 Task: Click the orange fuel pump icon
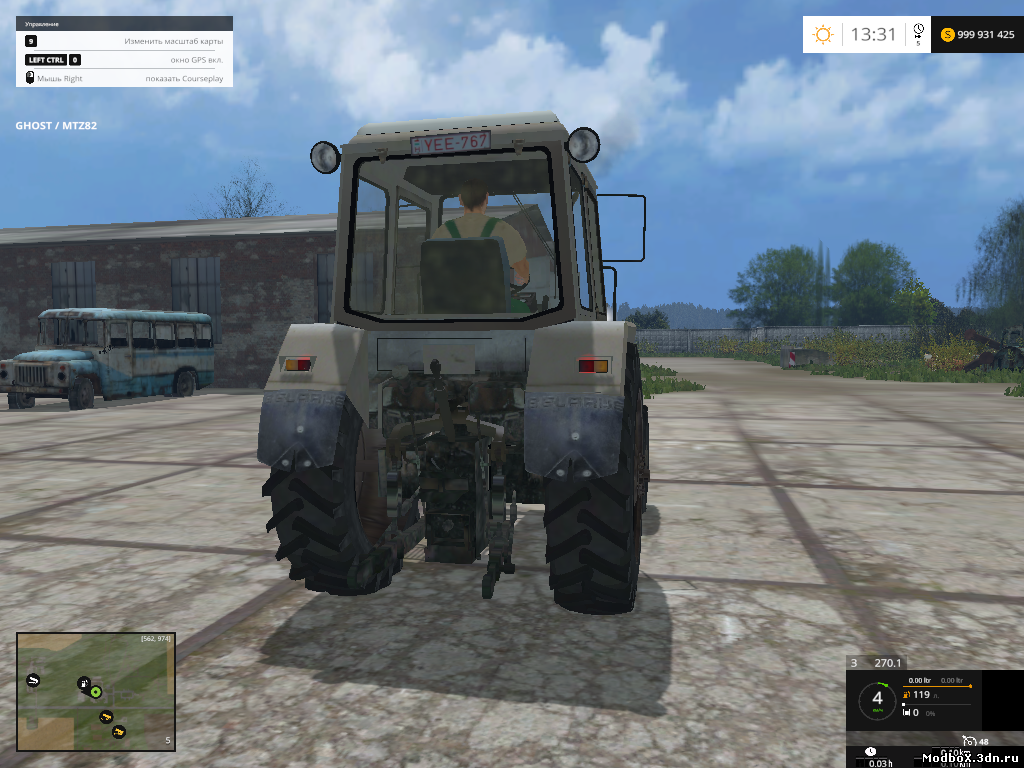pos(906,694)
